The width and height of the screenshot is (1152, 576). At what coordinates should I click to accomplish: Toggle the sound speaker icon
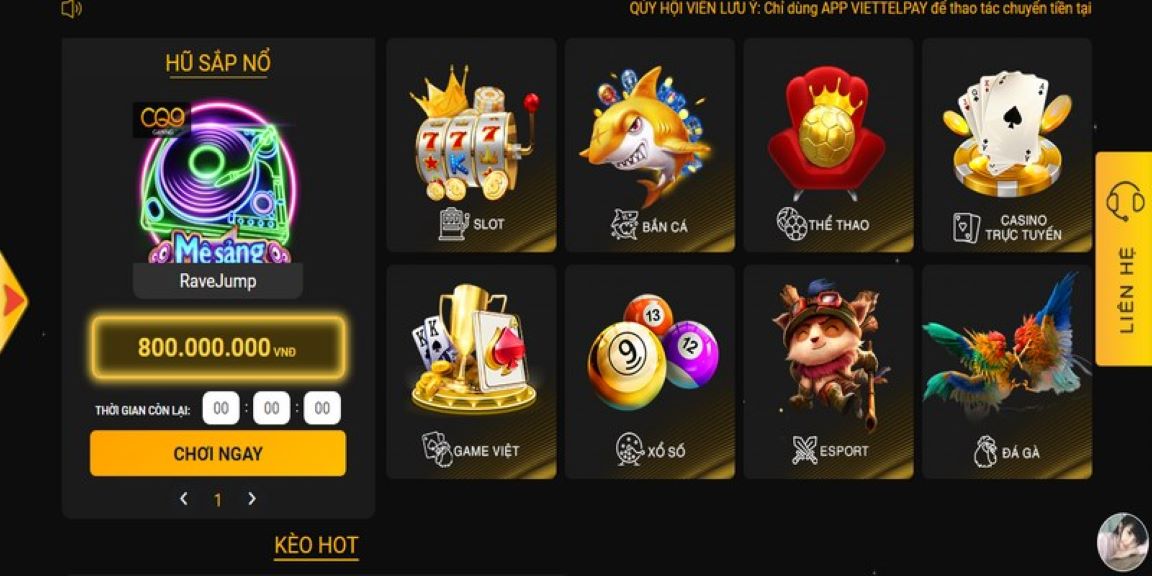[x=71, y=9]
